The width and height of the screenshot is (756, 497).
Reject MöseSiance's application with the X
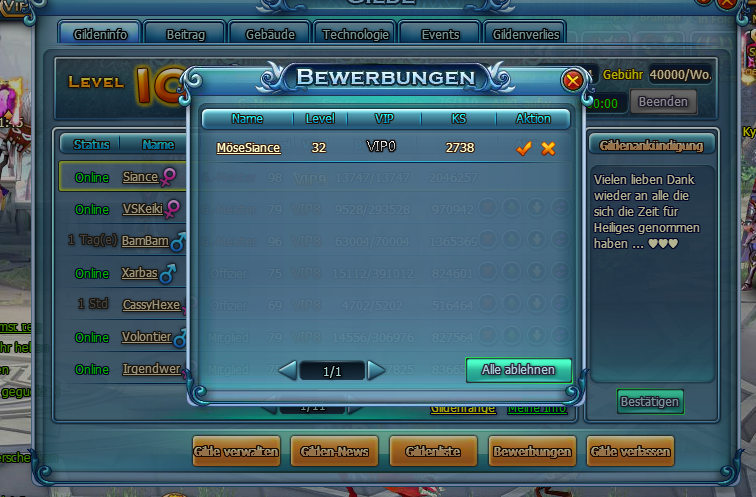coord(548,148)
